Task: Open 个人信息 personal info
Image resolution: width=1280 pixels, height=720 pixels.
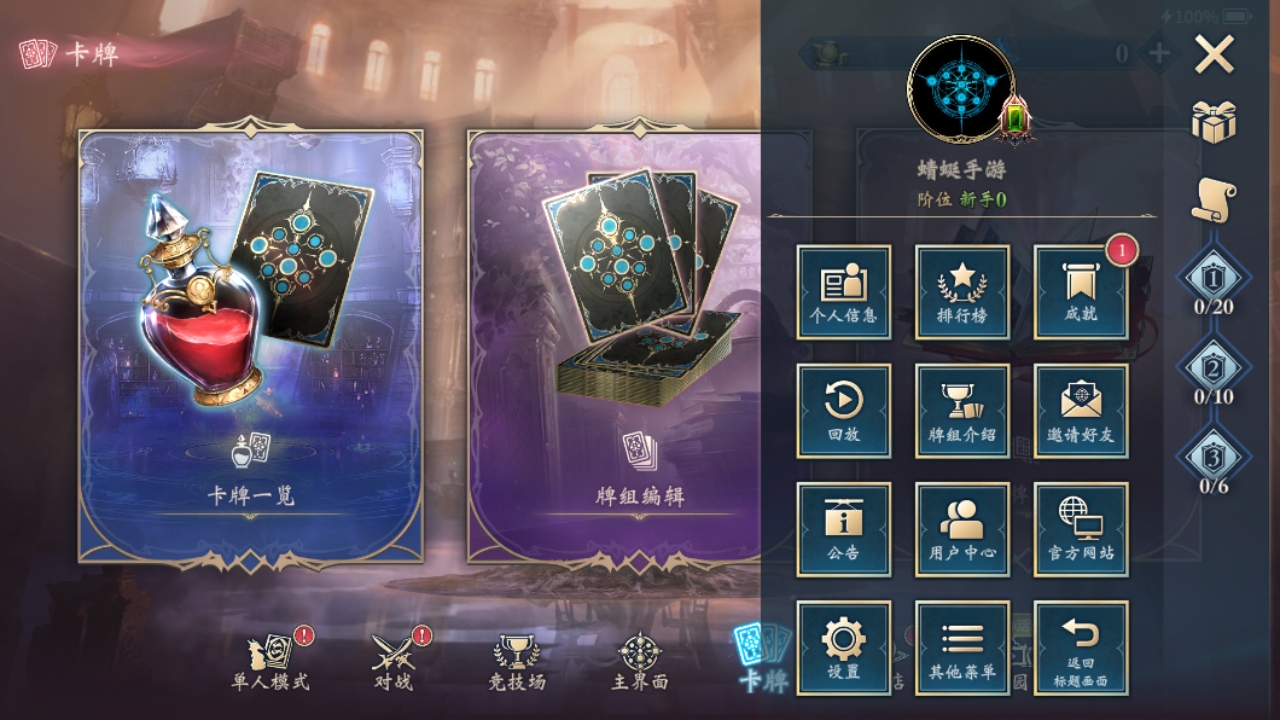Action: pyautogui.click(x=843, y=292)
